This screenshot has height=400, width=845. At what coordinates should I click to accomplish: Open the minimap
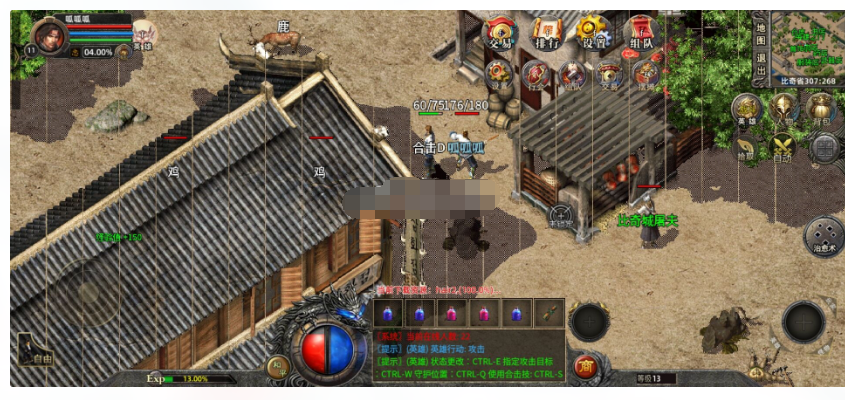click(x=806, y=40)
